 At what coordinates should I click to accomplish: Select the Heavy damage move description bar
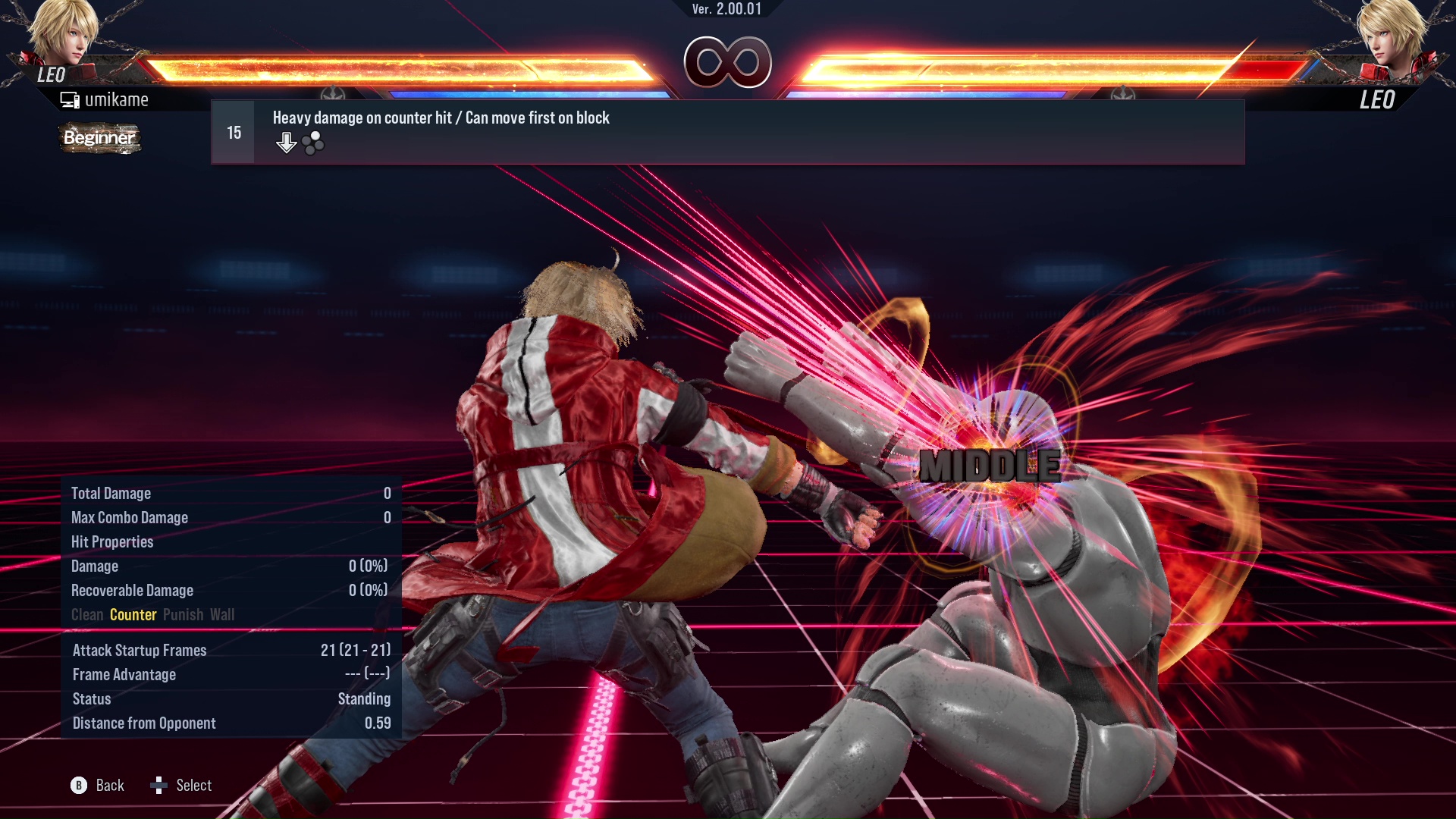440,118
